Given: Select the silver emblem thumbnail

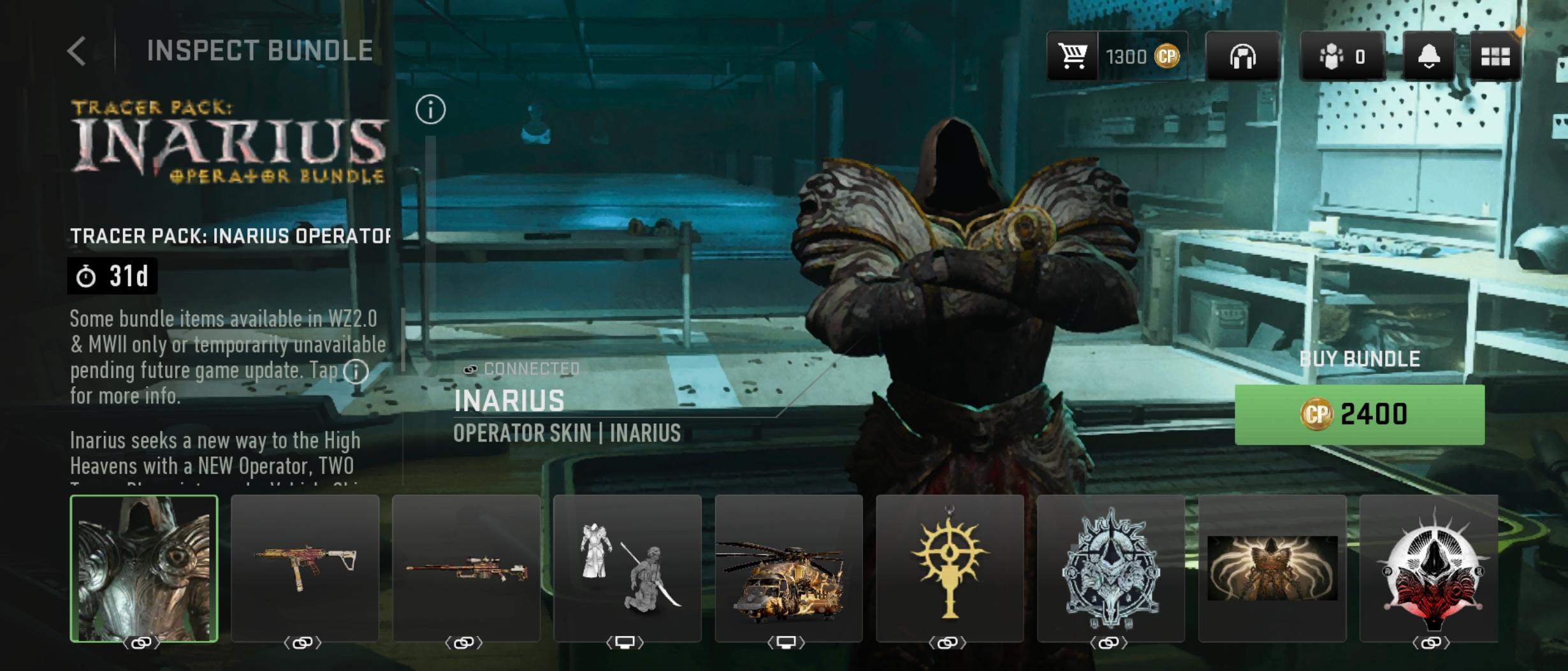Looking at the screenshot, I should (x=1111, y=568).
